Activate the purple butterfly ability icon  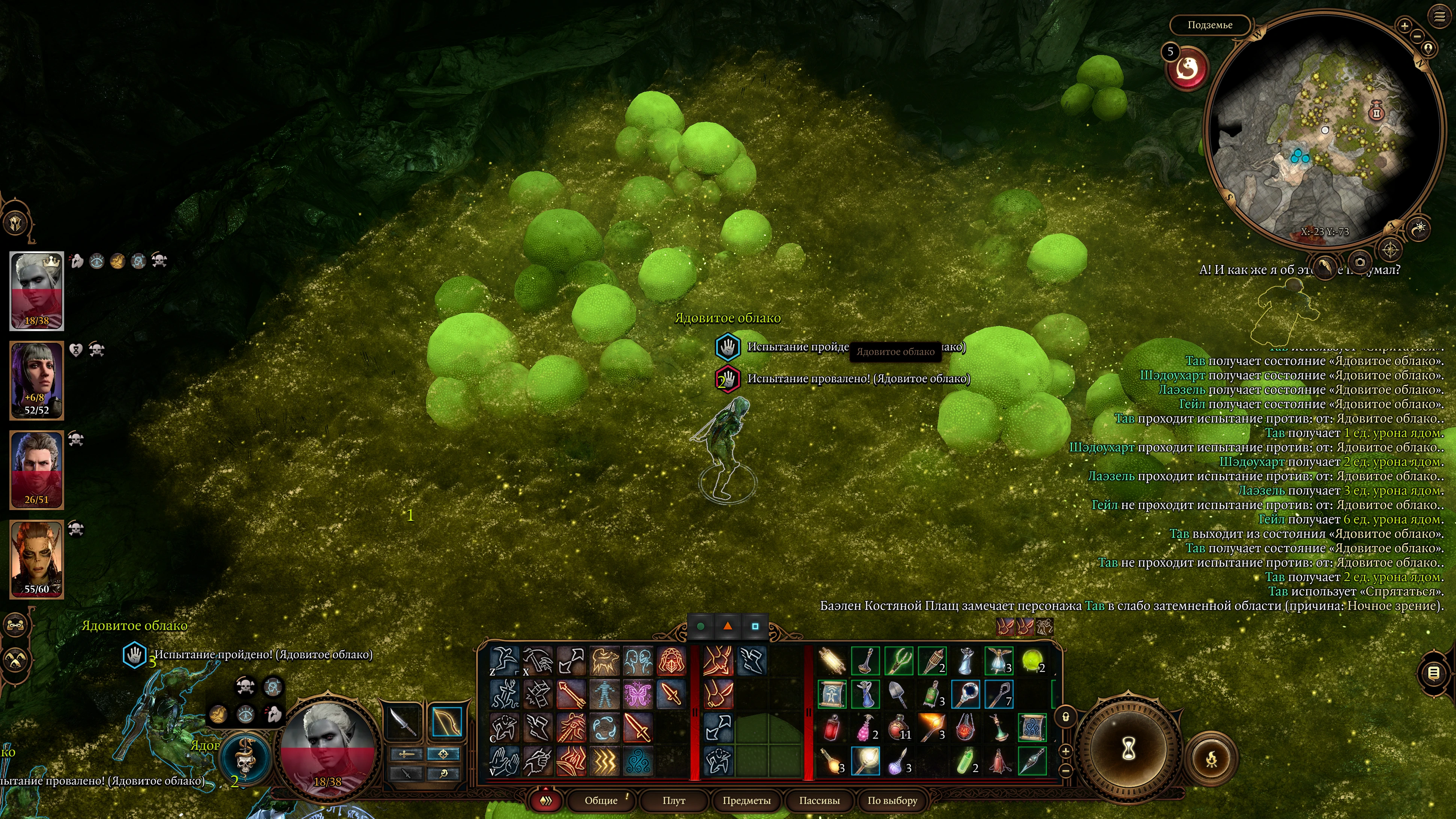tap(638, 695)
